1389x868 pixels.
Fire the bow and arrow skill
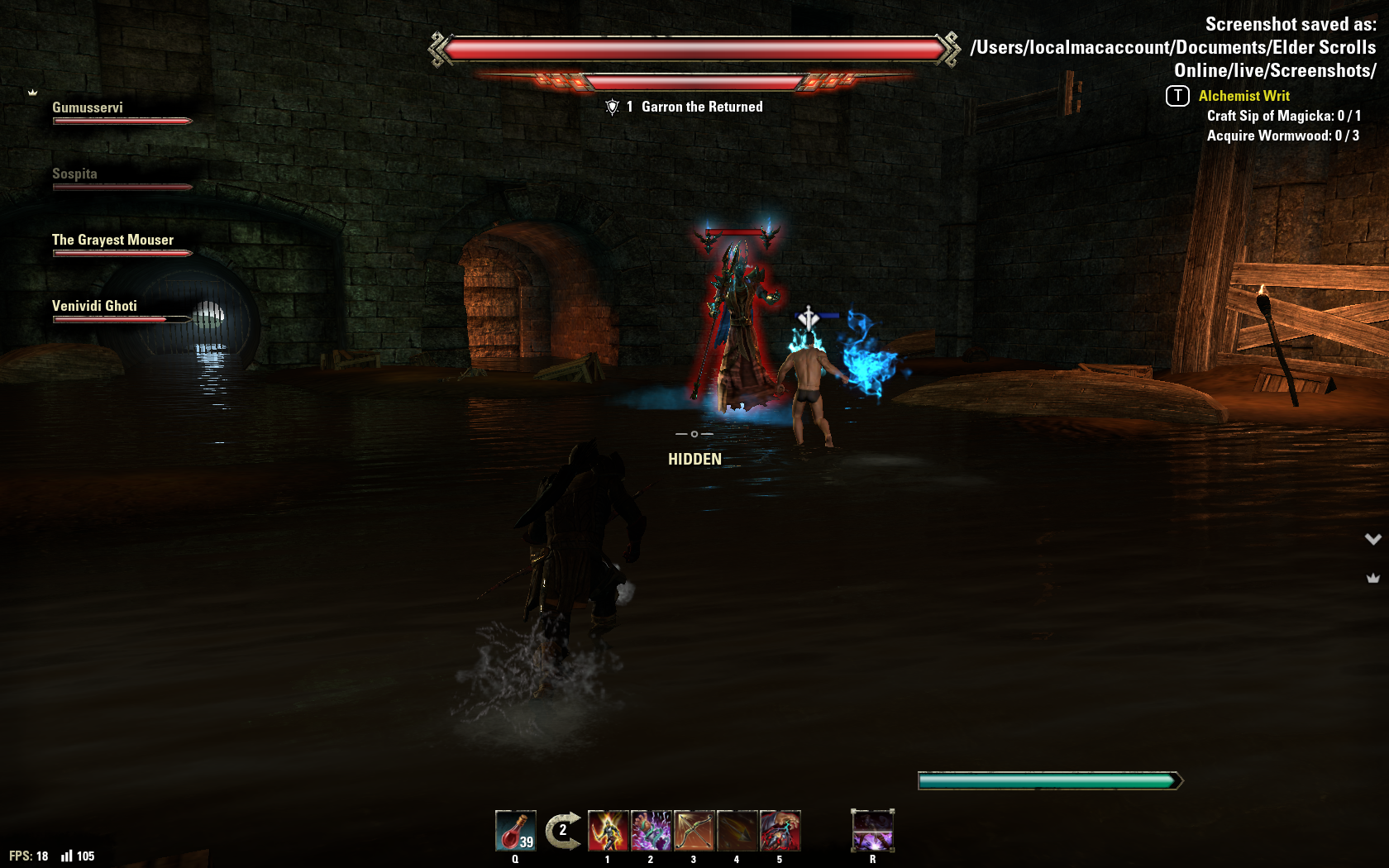pyautogui.click(x=694, y=831)
